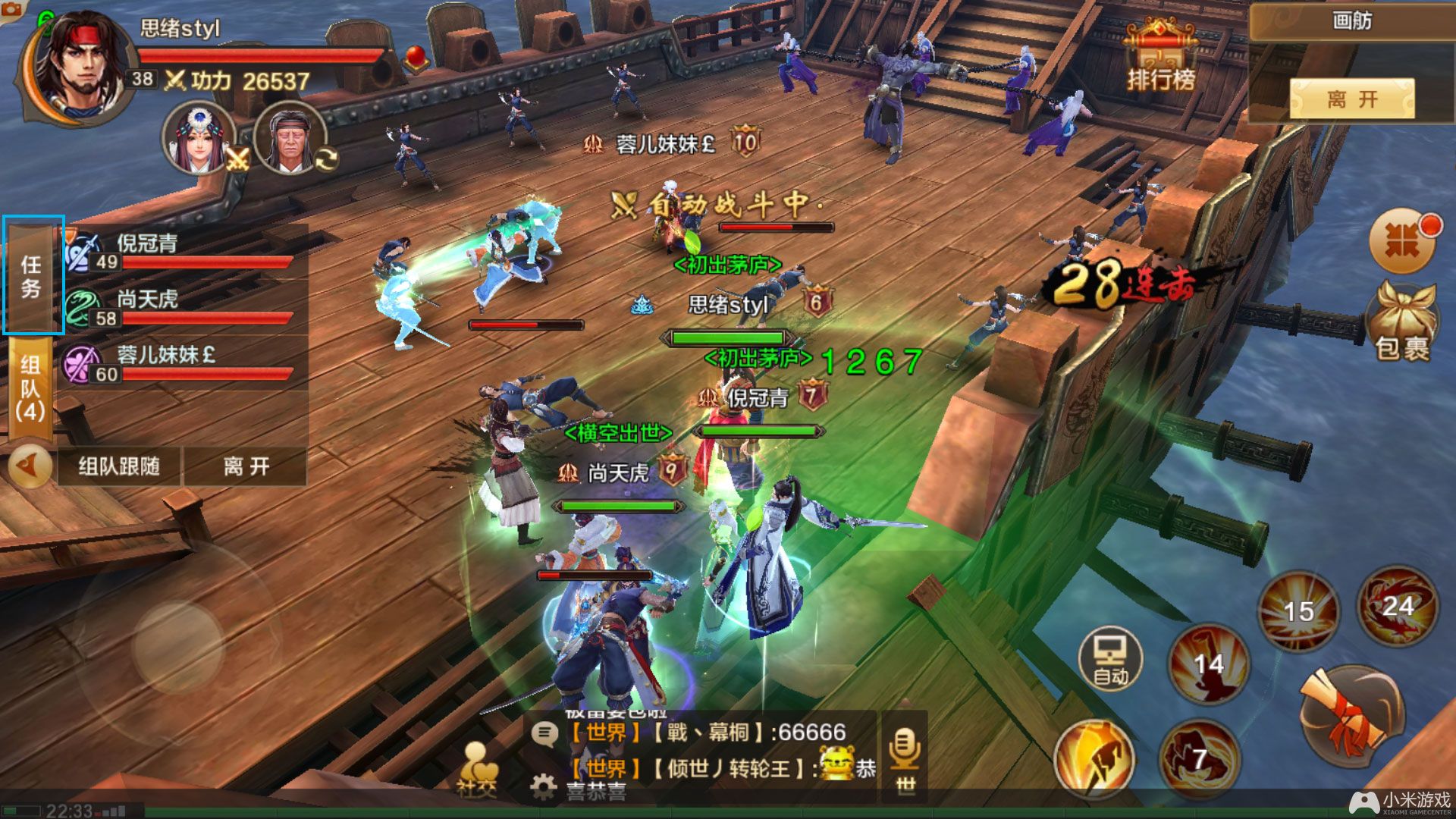The image size is (1456, 819).
Task: Switch to the 组队 team tab
Action: pos(30,388)
